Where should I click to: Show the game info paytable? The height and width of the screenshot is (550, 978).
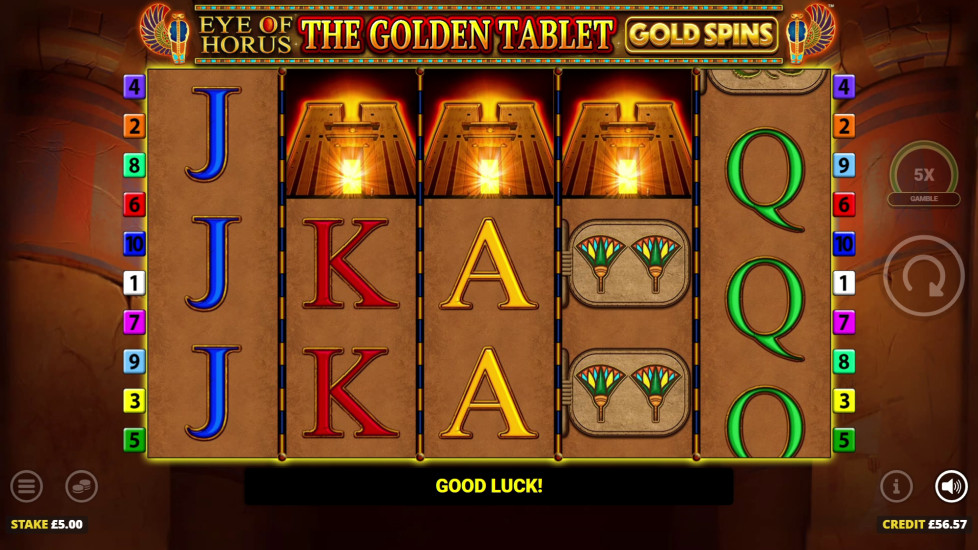point(896,487)
